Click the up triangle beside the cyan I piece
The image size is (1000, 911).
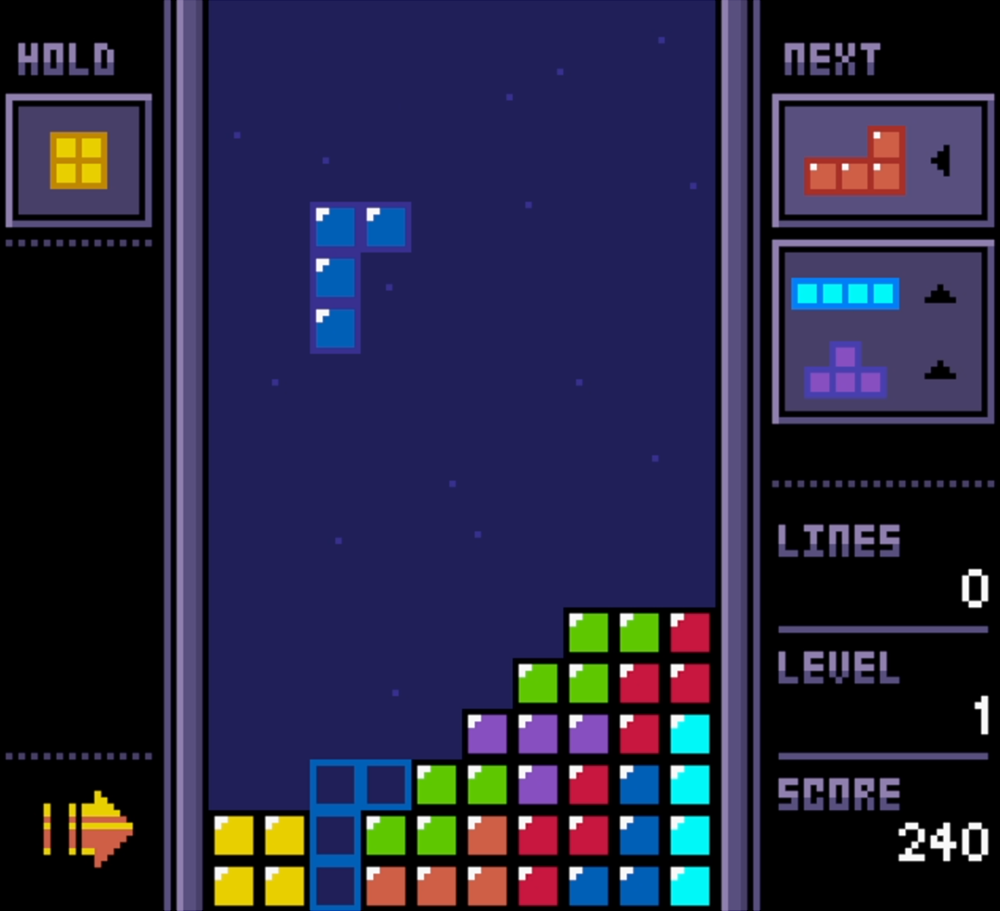[x=940, y=294]
